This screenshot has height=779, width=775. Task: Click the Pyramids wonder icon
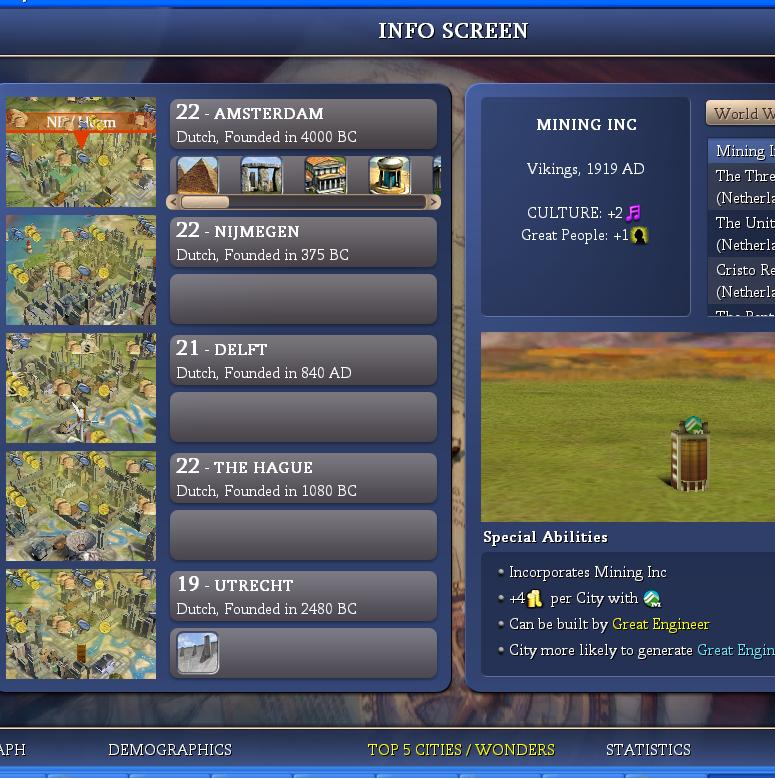[x=197, y=175]
